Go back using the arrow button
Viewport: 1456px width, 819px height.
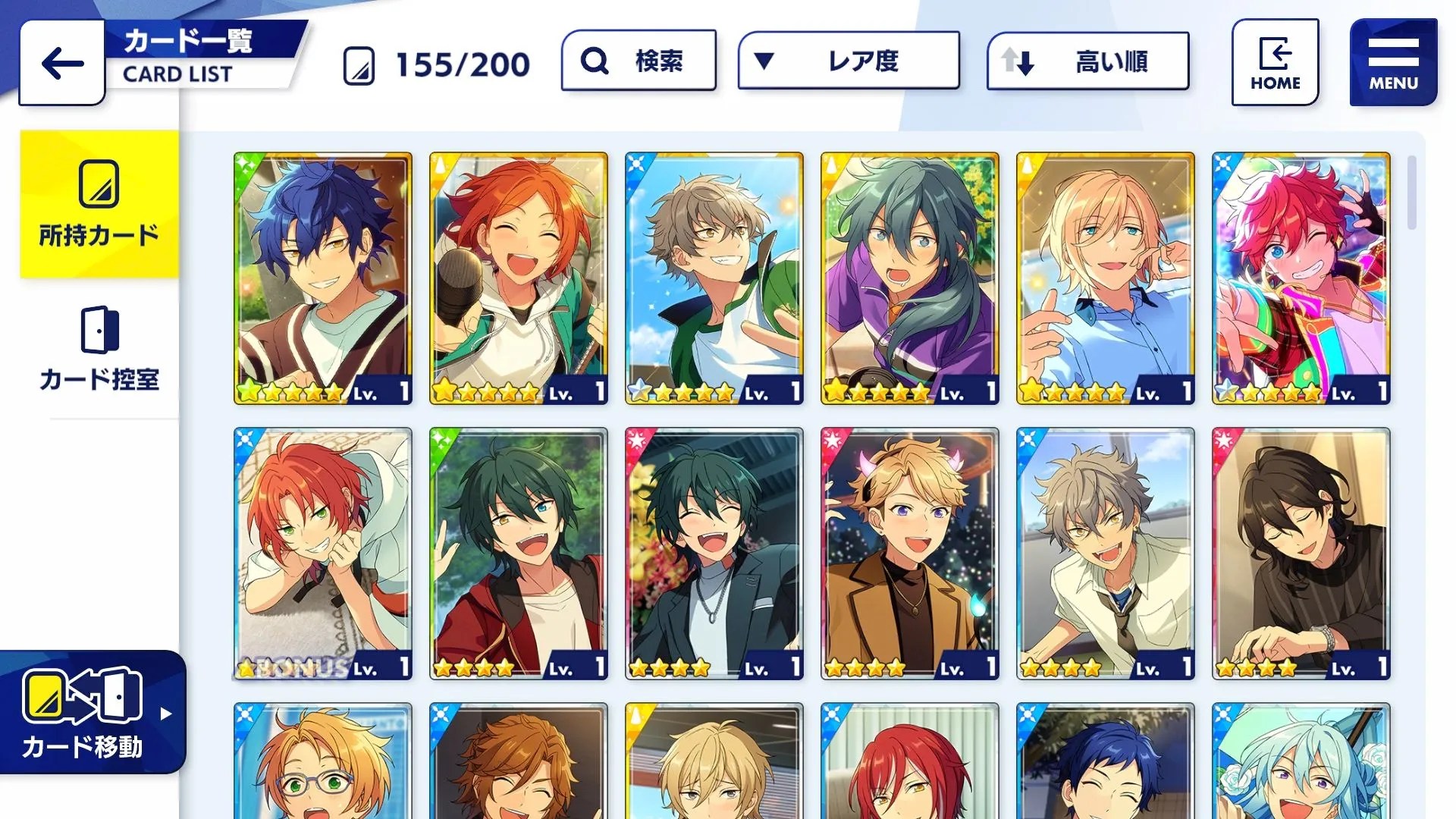(62, 63)
